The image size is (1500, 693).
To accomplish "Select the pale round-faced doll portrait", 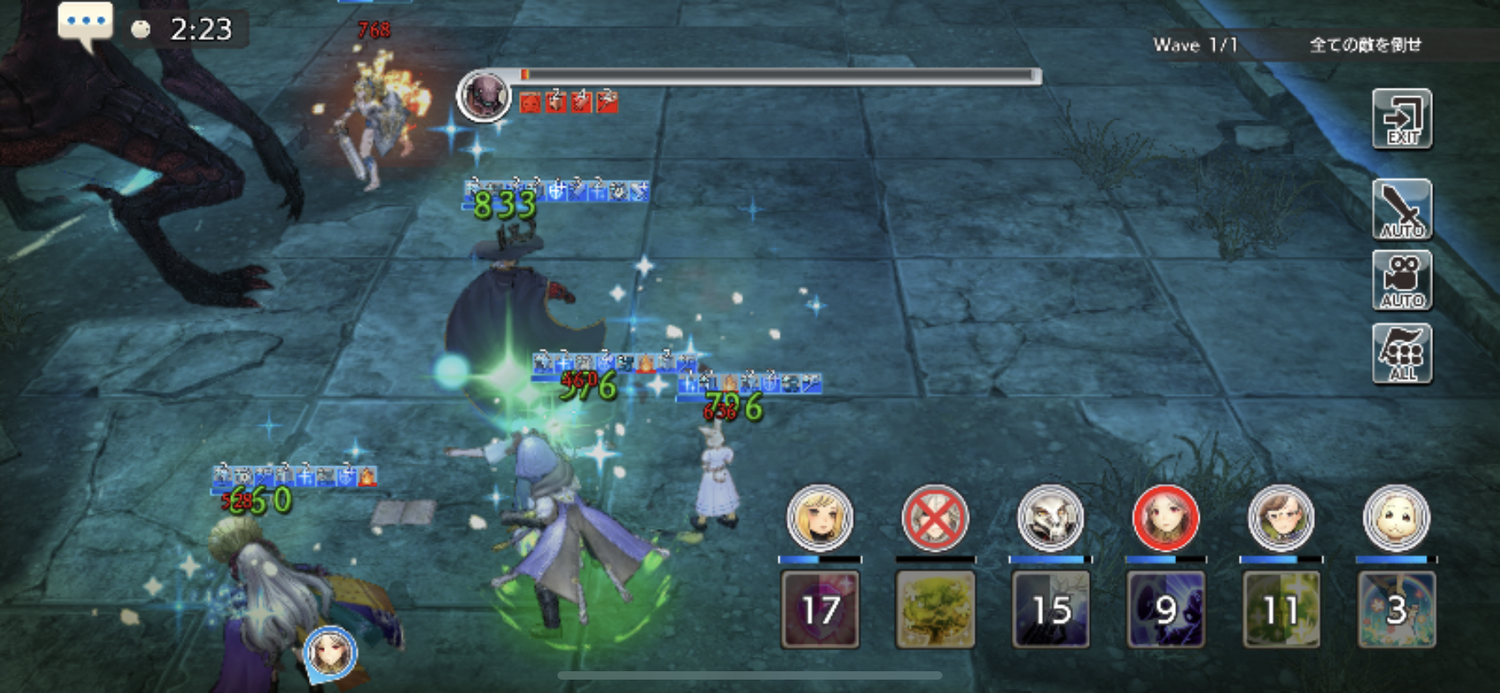I will [1397, 518].
